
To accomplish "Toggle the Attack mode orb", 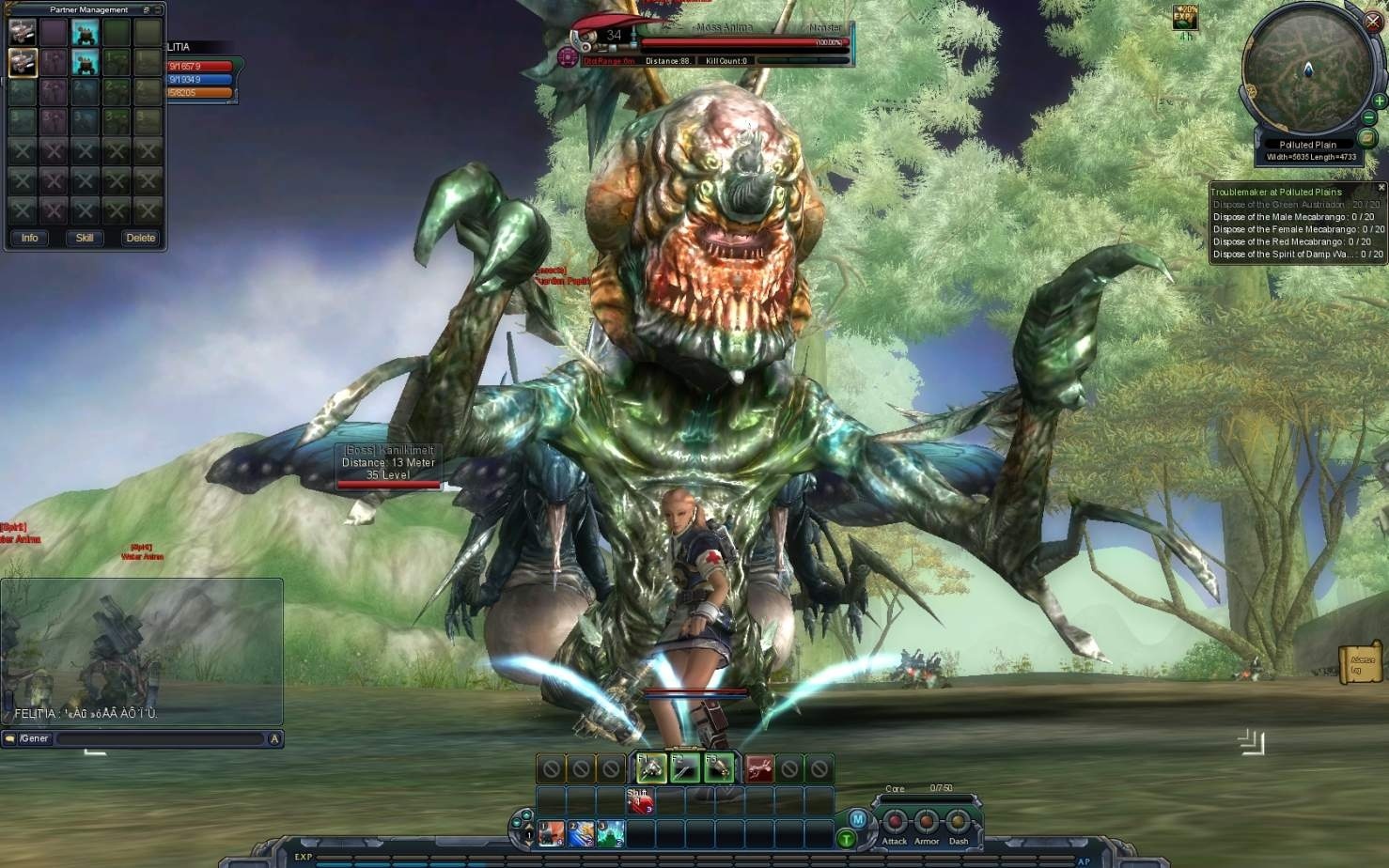I will click(x=895, y=820).
